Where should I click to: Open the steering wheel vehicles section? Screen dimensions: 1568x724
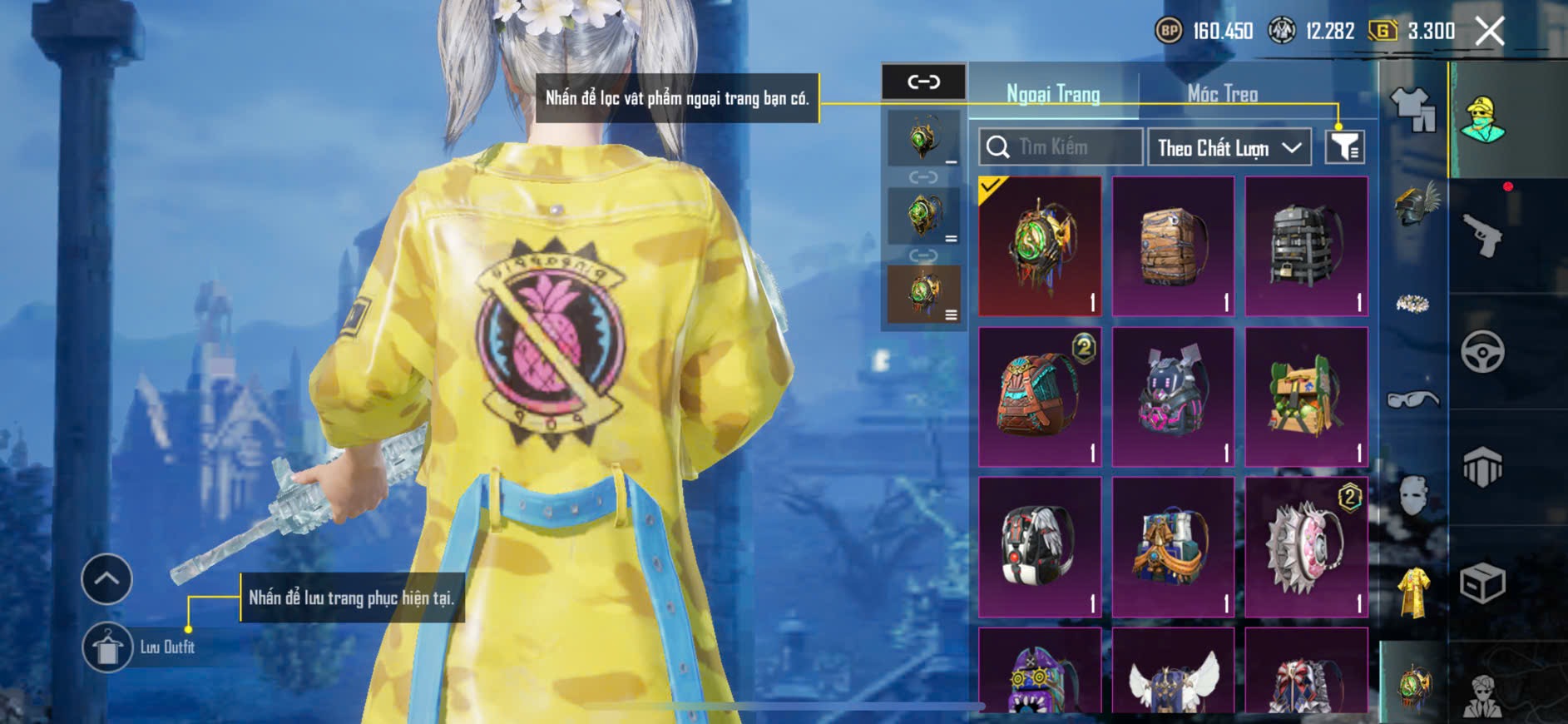1482,352
